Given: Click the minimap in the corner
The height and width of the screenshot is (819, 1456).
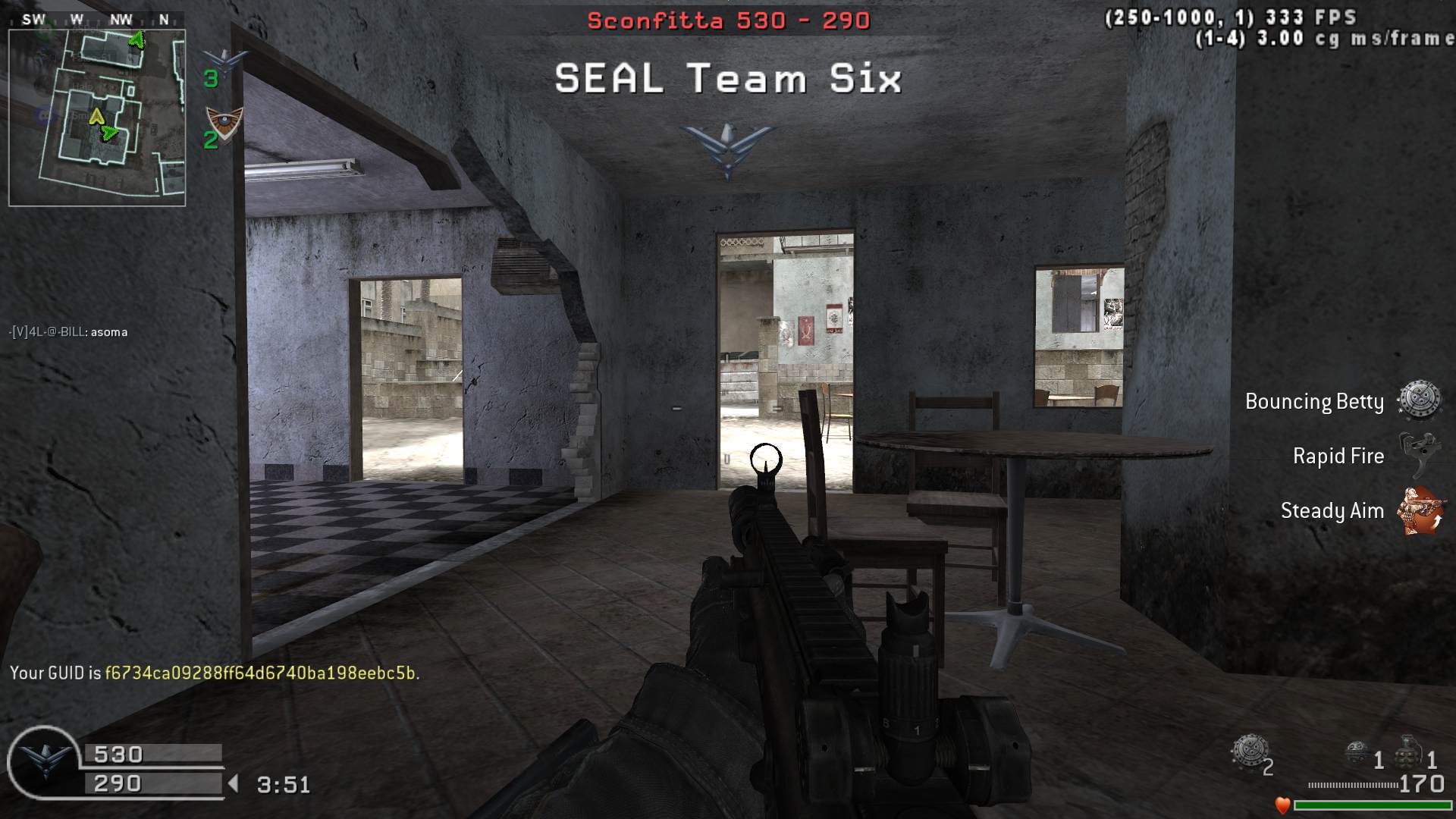Looking at the screenshot, I should tap(97, 118).
